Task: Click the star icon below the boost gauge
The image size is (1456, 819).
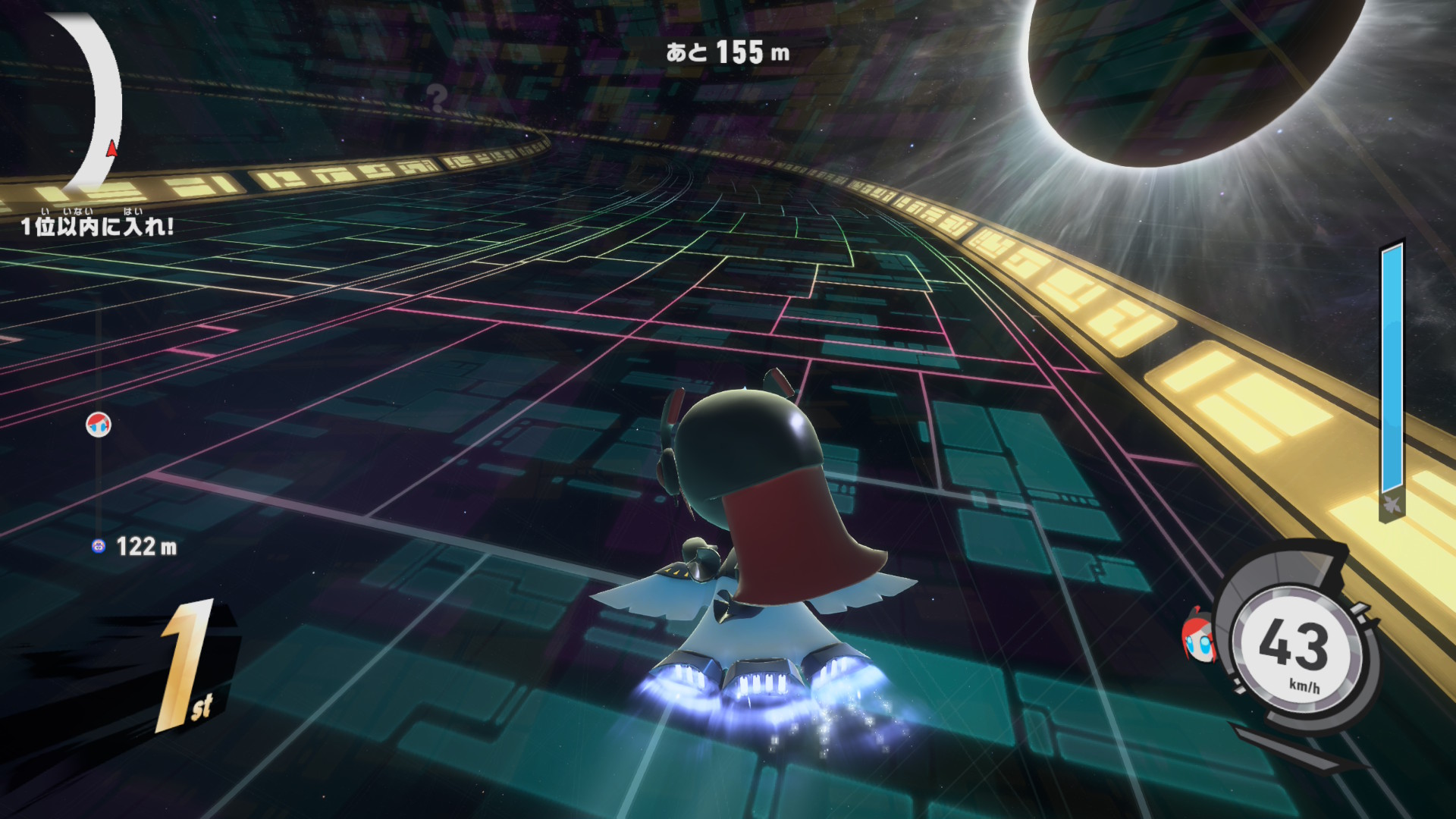Action: [x=1392, y=504]
